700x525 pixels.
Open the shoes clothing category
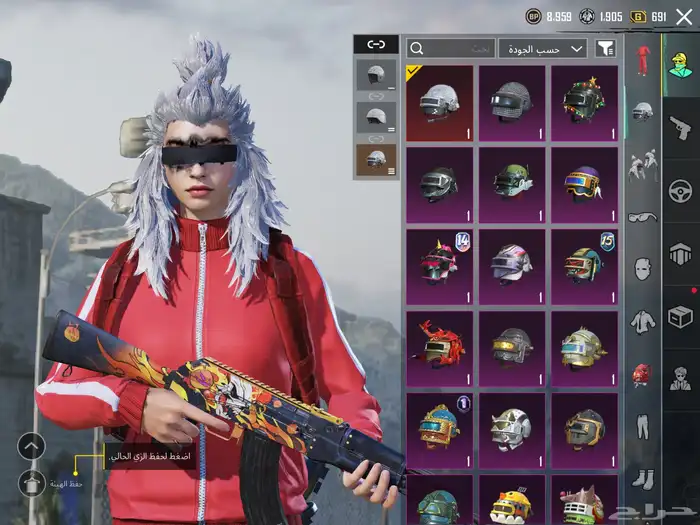click(642, 478)
